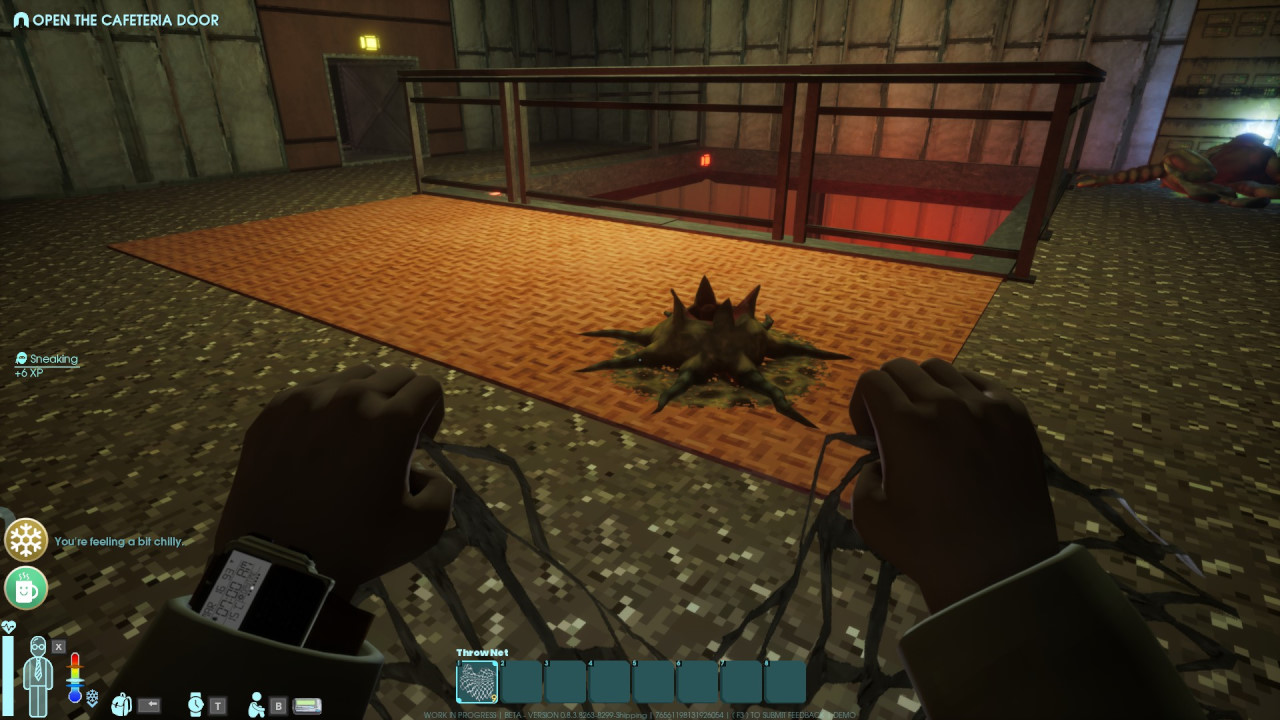Click the thermometer temperature gauge
Viewport: 1280px width, 720px height.
(x=75, y=677)
